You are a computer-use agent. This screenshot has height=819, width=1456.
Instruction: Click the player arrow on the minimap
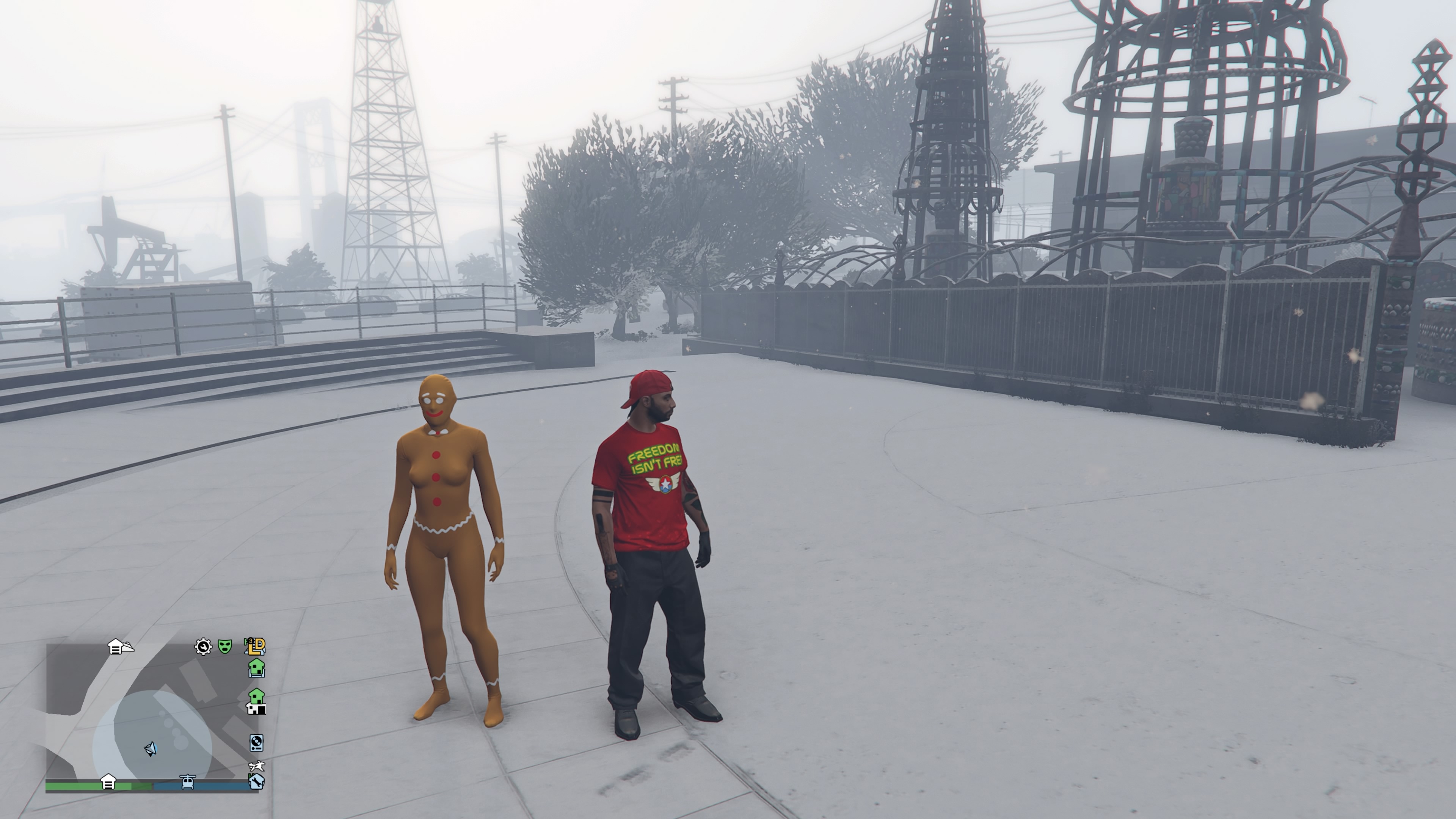(151, 750)
